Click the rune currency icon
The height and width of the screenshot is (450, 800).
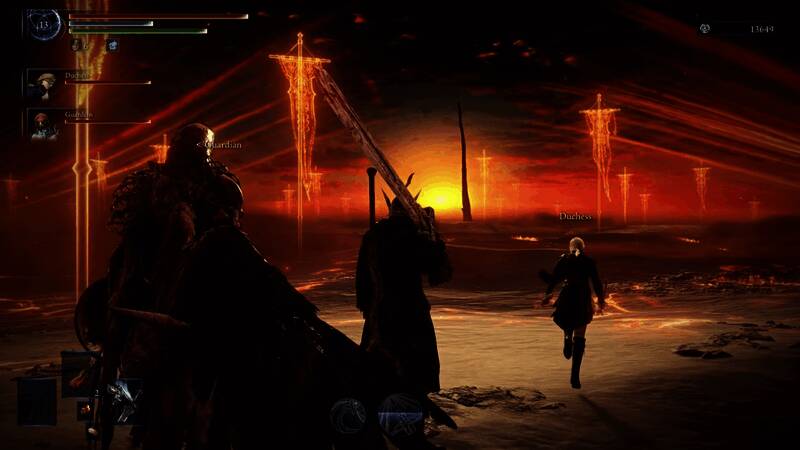(706, 29)
